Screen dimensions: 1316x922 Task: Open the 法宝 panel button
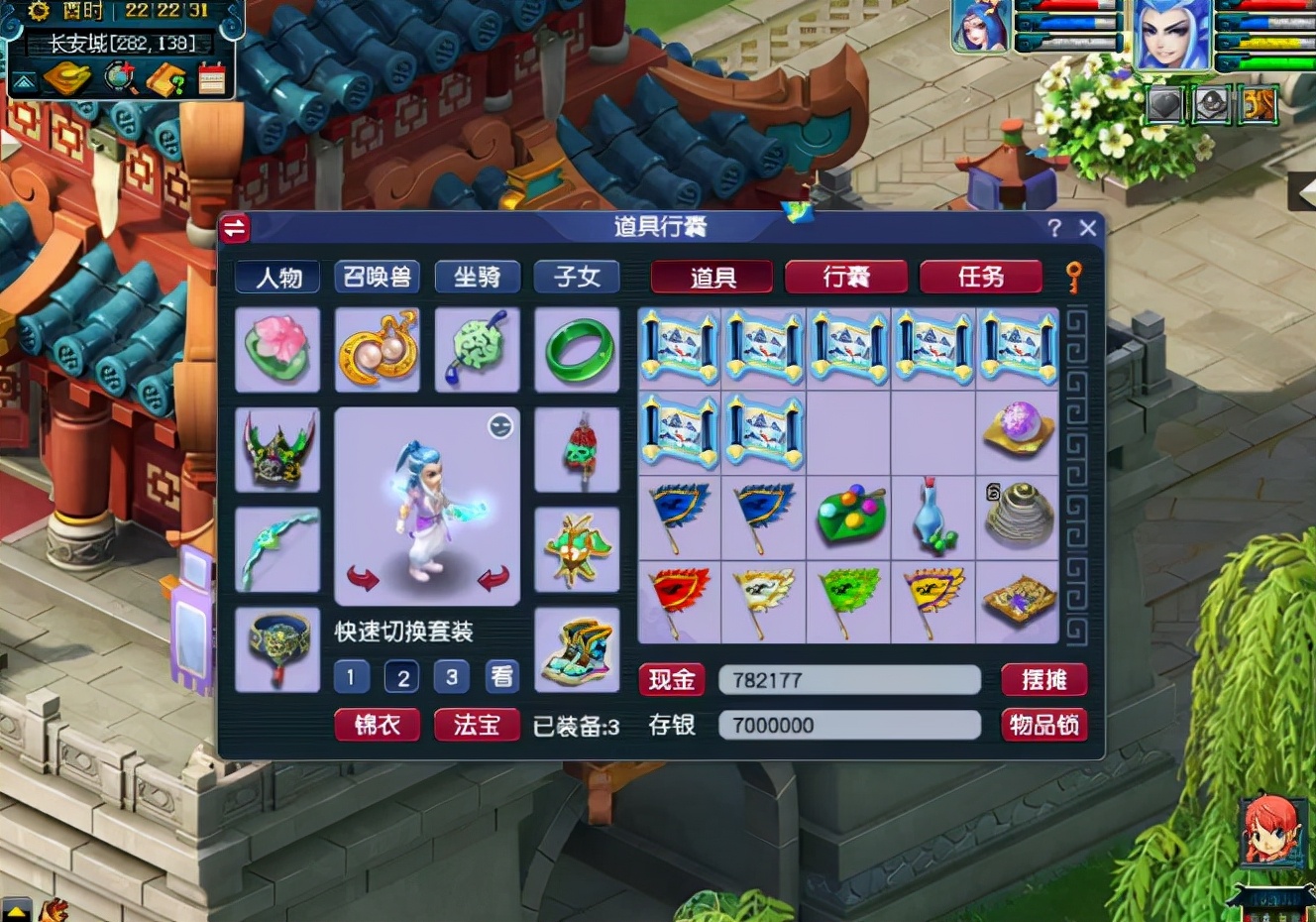[477, 725]
